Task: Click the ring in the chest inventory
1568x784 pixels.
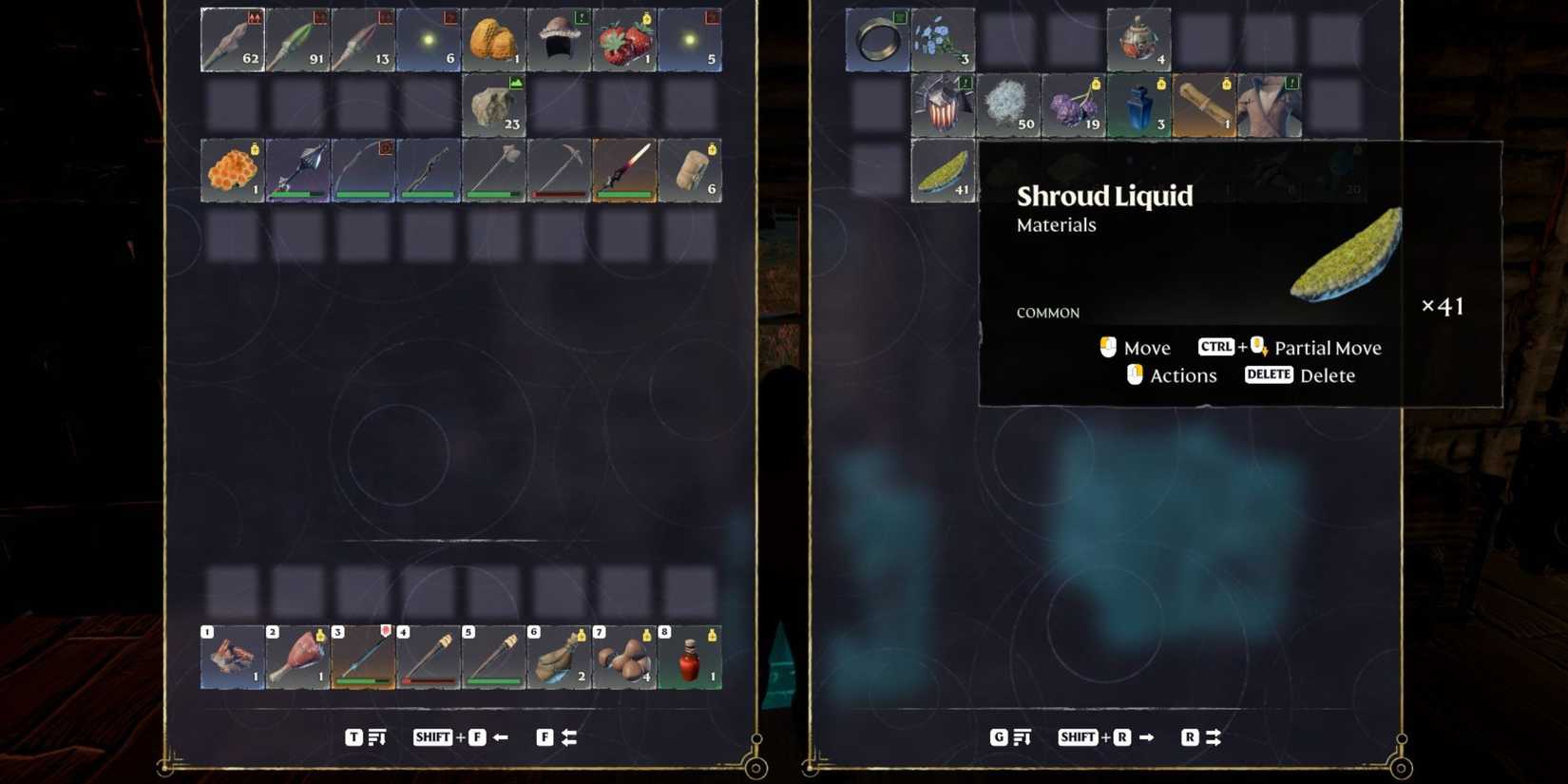Action: 877,38
